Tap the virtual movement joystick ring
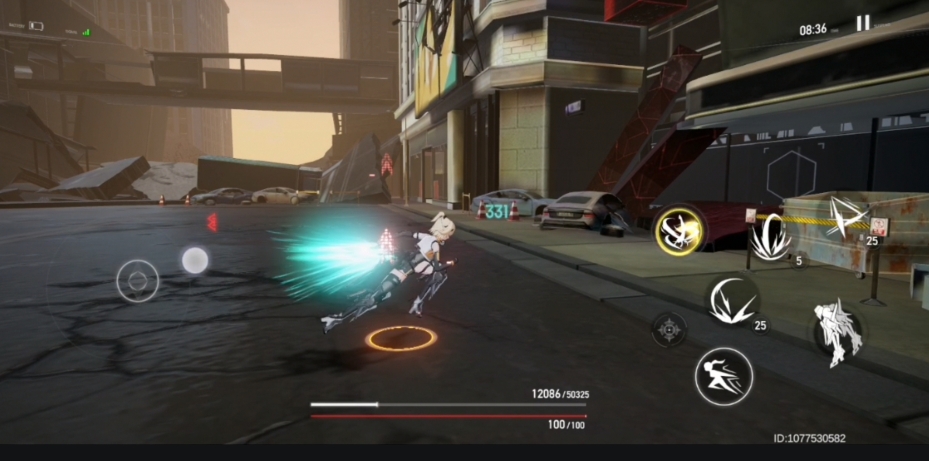Image resolution: width=929 pixels, height=461 pixels. tap(138, 281)
